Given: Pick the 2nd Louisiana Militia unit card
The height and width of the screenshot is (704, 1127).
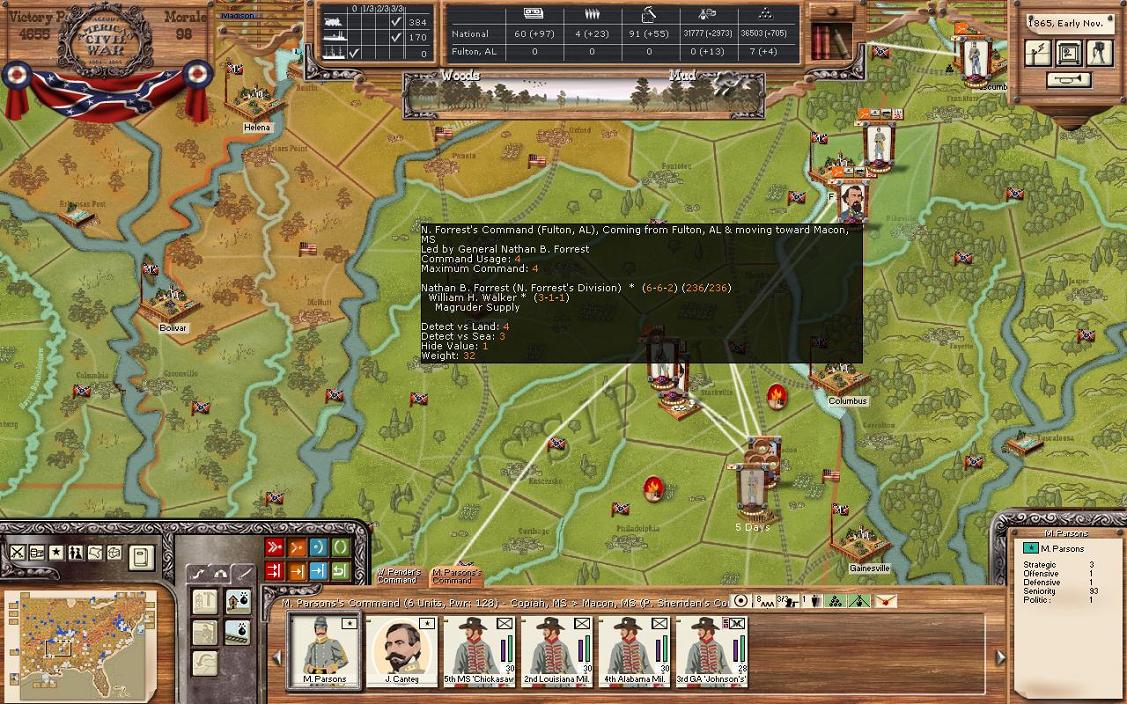Looking at the screenshot, I should [556, 649].
